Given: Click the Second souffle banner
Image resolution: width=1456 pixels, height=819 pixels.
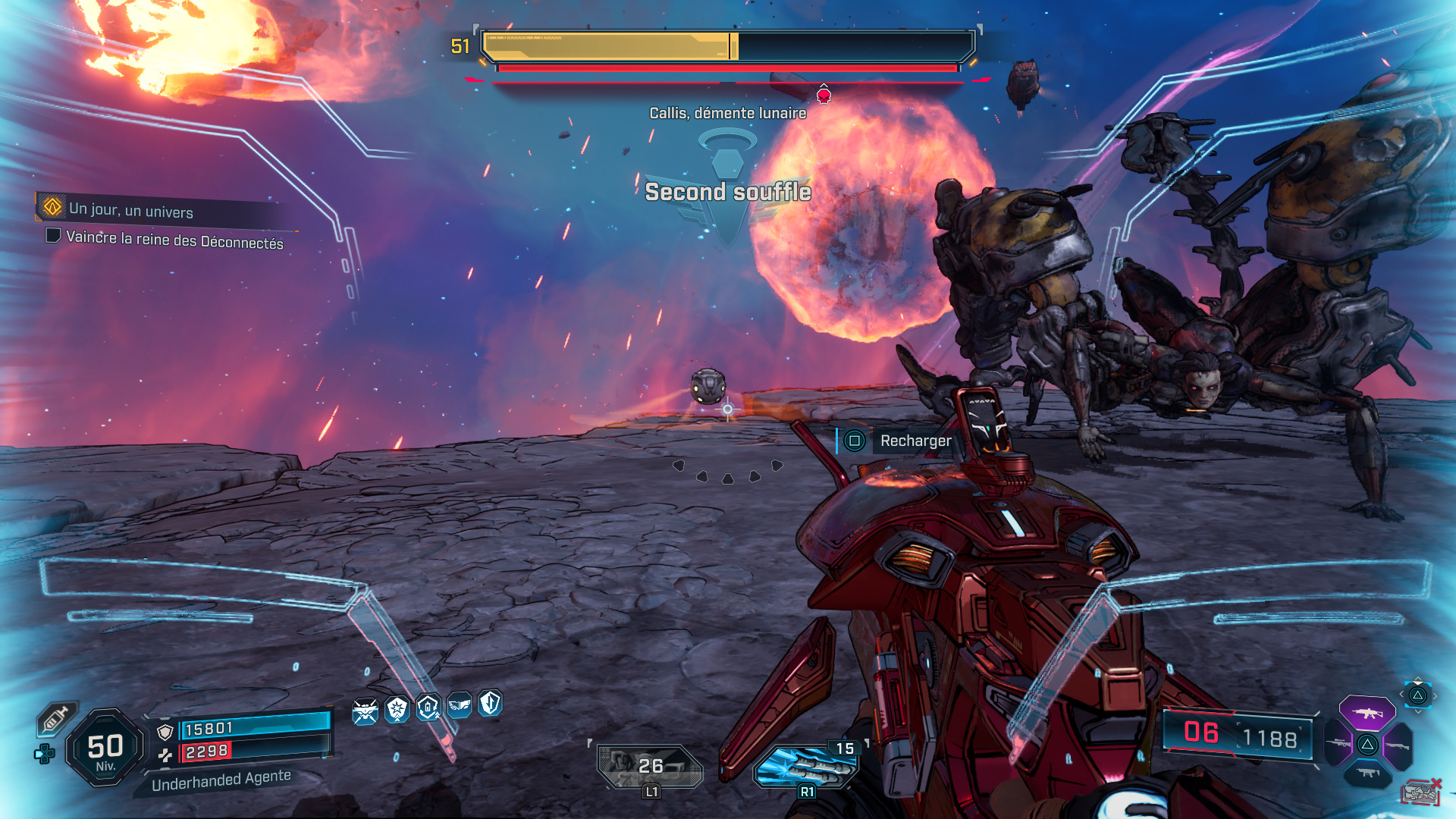Looking at the screenshot, I should coord(727,193).
